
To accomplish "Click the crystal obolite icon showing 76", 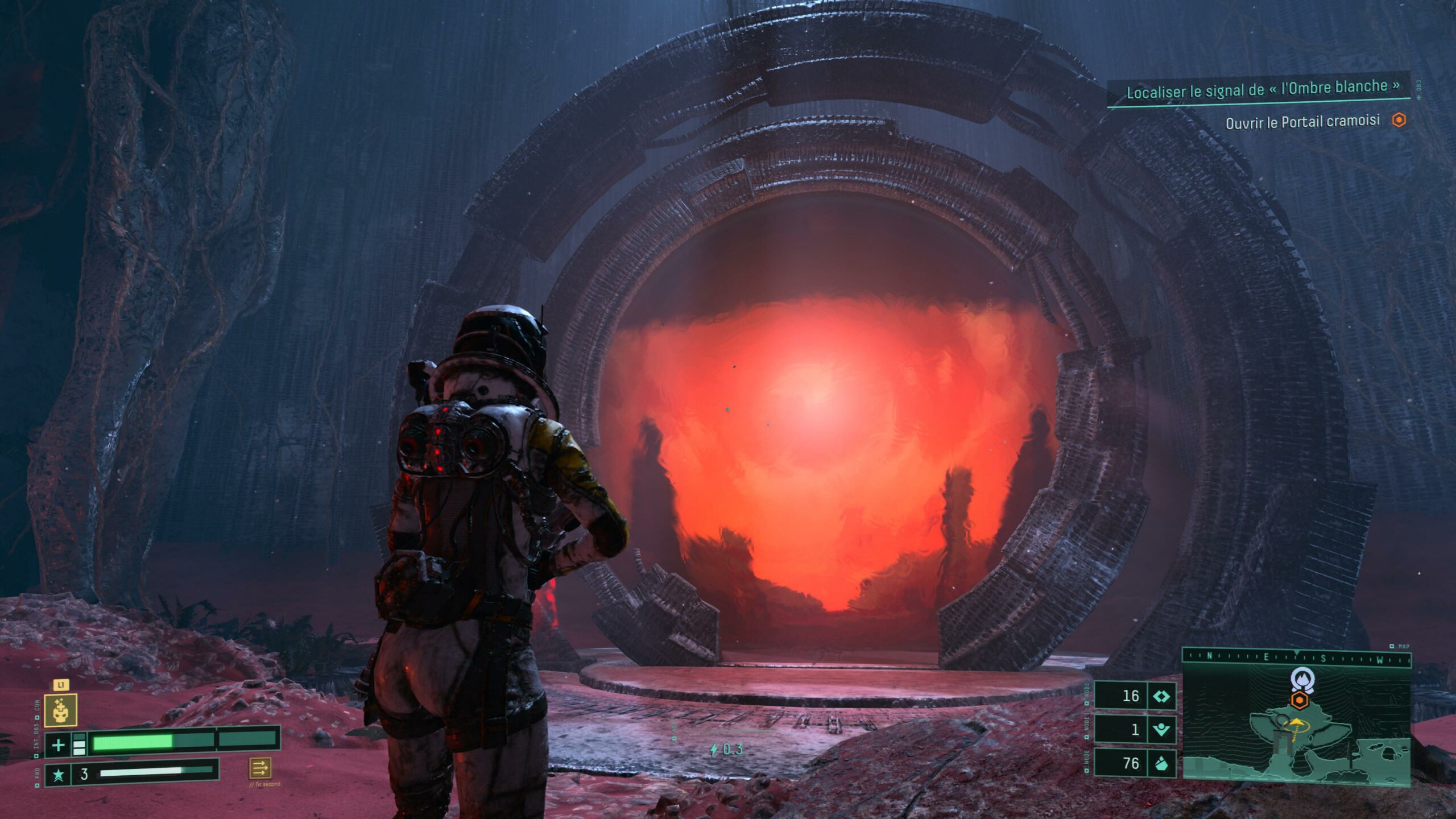I will tap(1161, 763).
